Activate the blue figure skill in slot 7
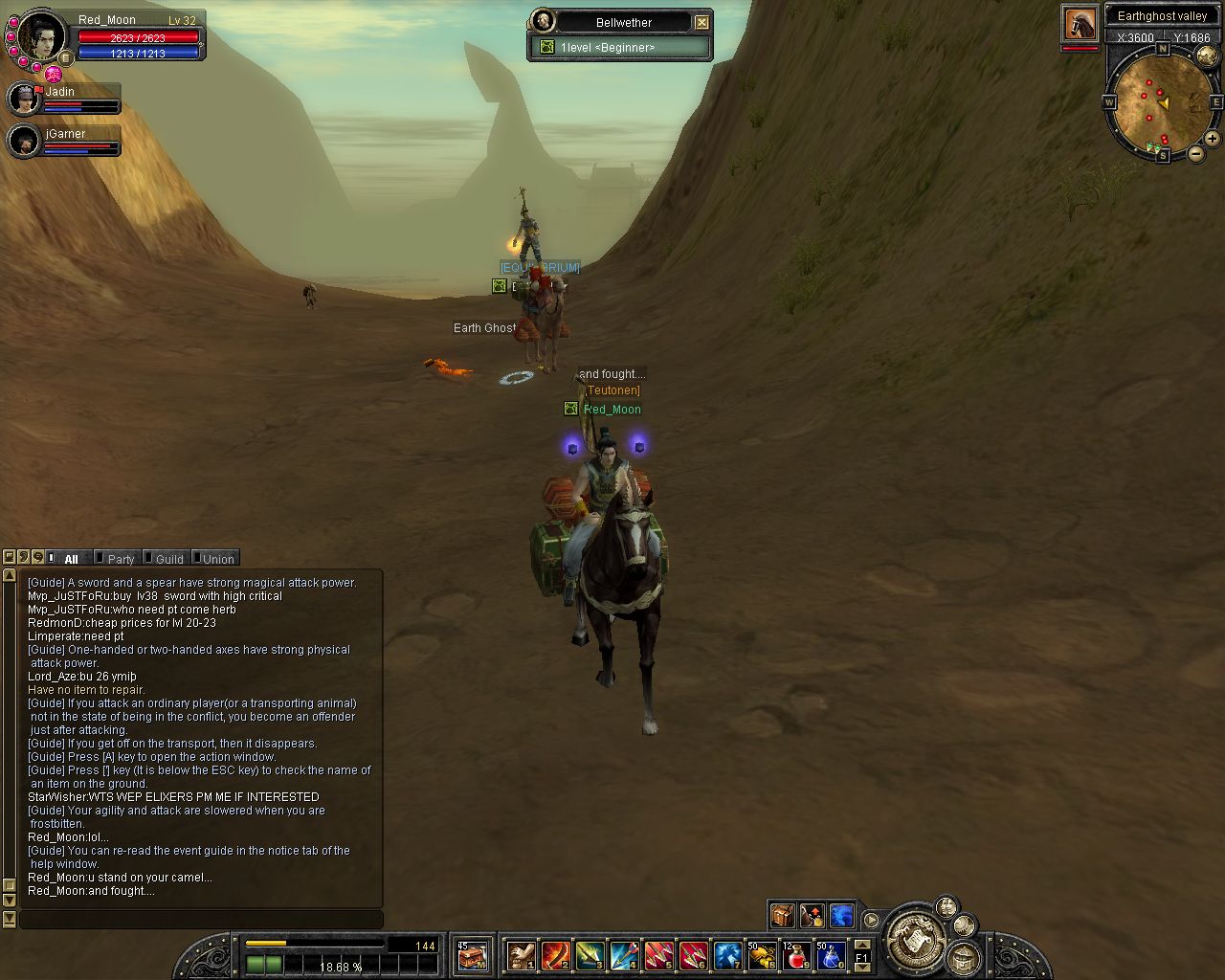 [727, 954]
